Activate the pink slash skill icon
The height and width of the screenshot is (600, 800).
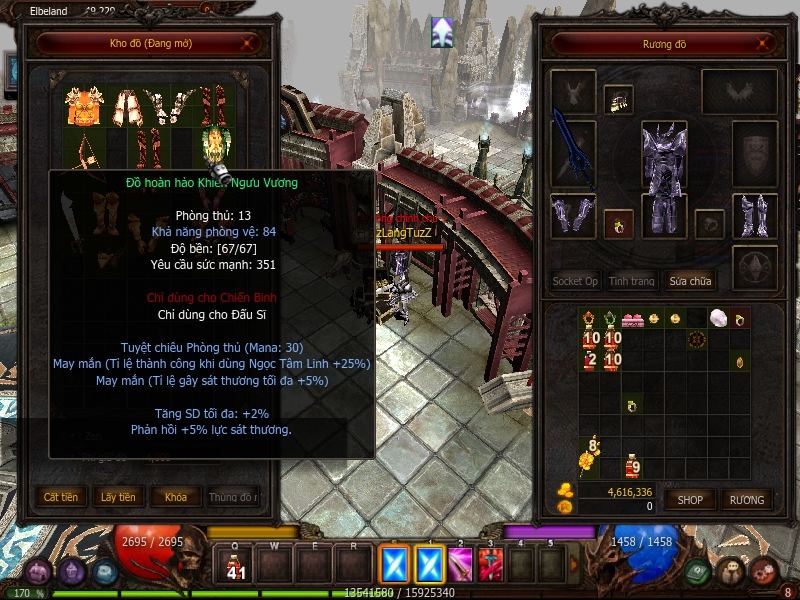click(460, 565)
